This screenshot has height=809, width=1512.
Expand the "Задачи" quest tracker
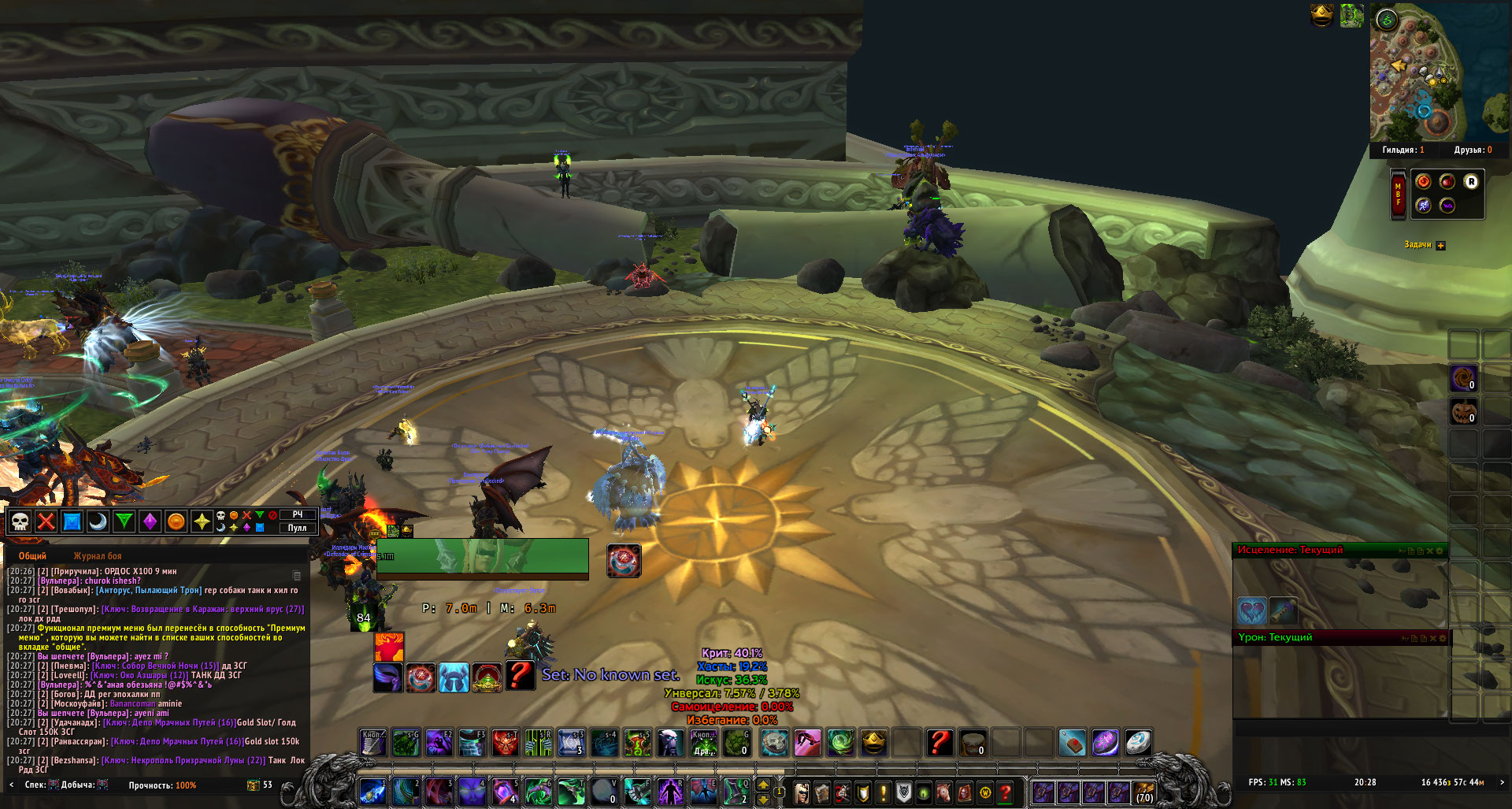1440,246
